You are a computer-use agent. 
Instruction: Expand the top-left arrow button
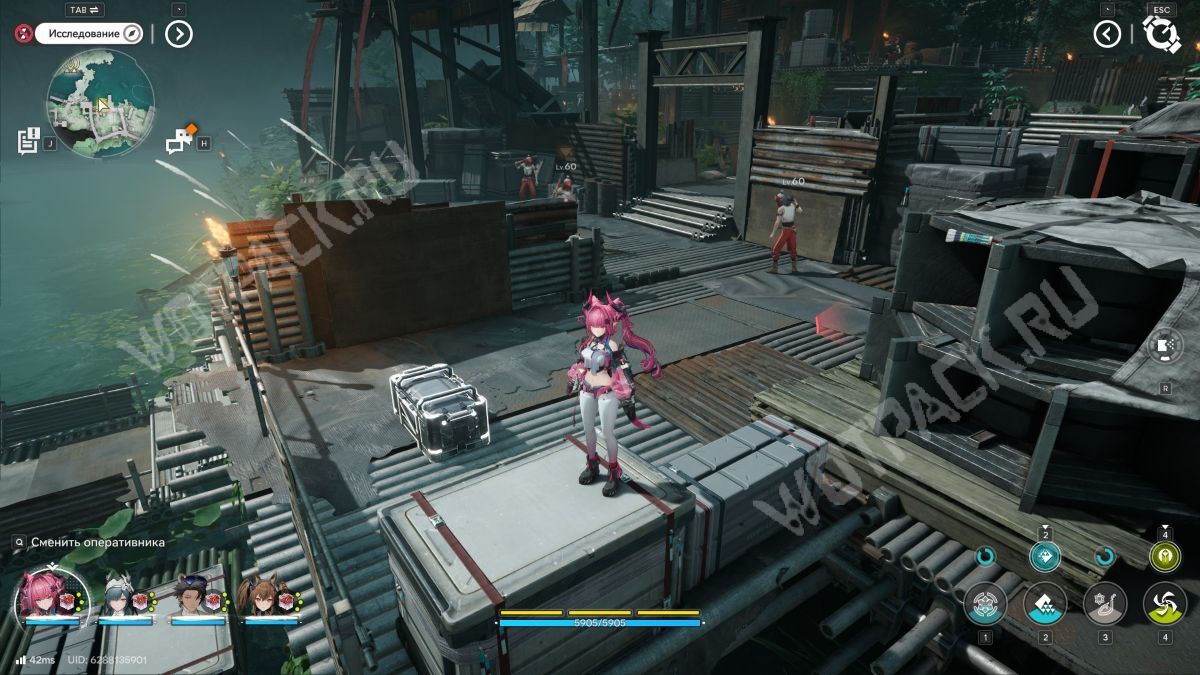(178, 34)
